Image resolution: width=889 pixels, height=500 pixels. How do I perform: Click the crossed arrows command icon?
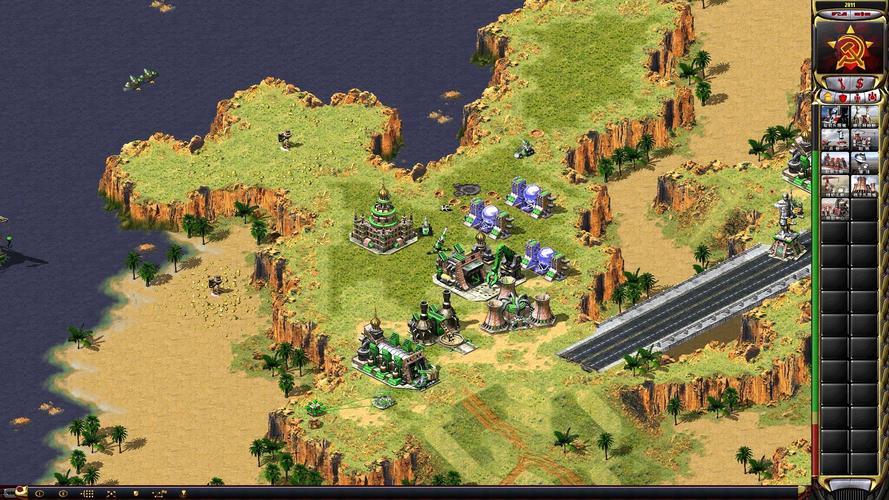click(x=110, y=494)
